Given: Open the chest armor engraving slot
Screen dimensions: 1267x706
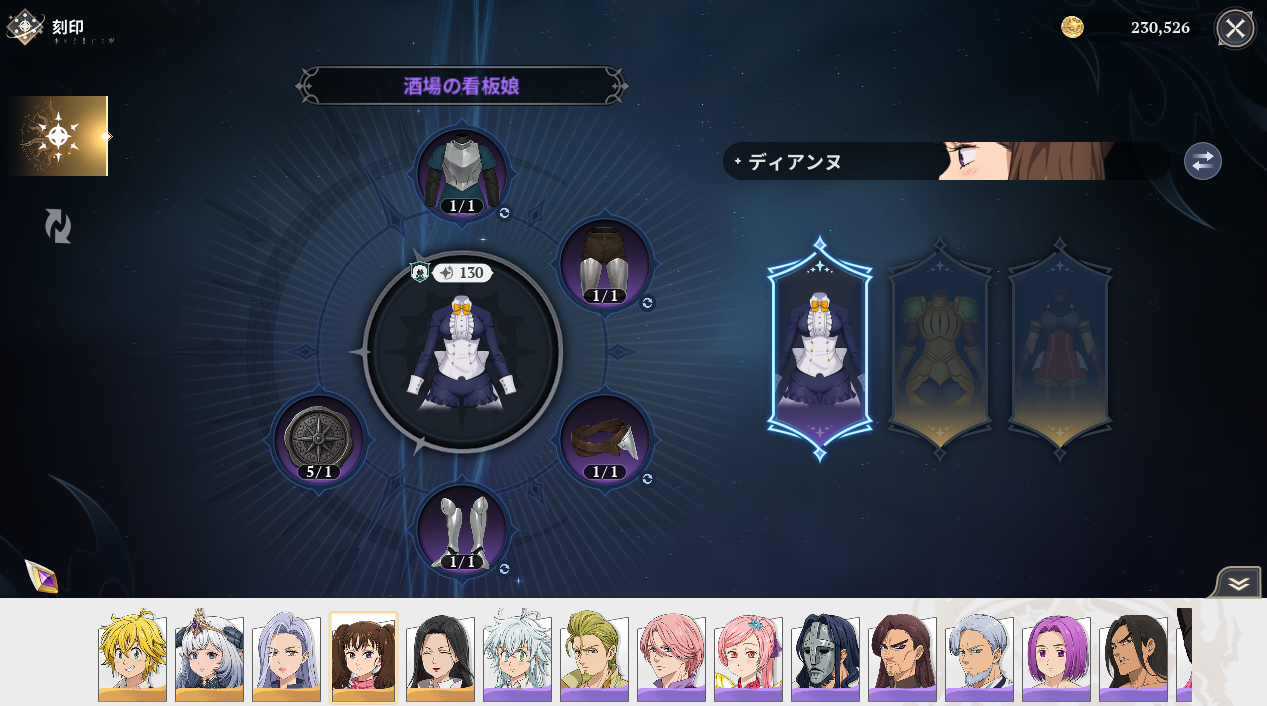Looking at the screenshot, I should coord(462,172).
